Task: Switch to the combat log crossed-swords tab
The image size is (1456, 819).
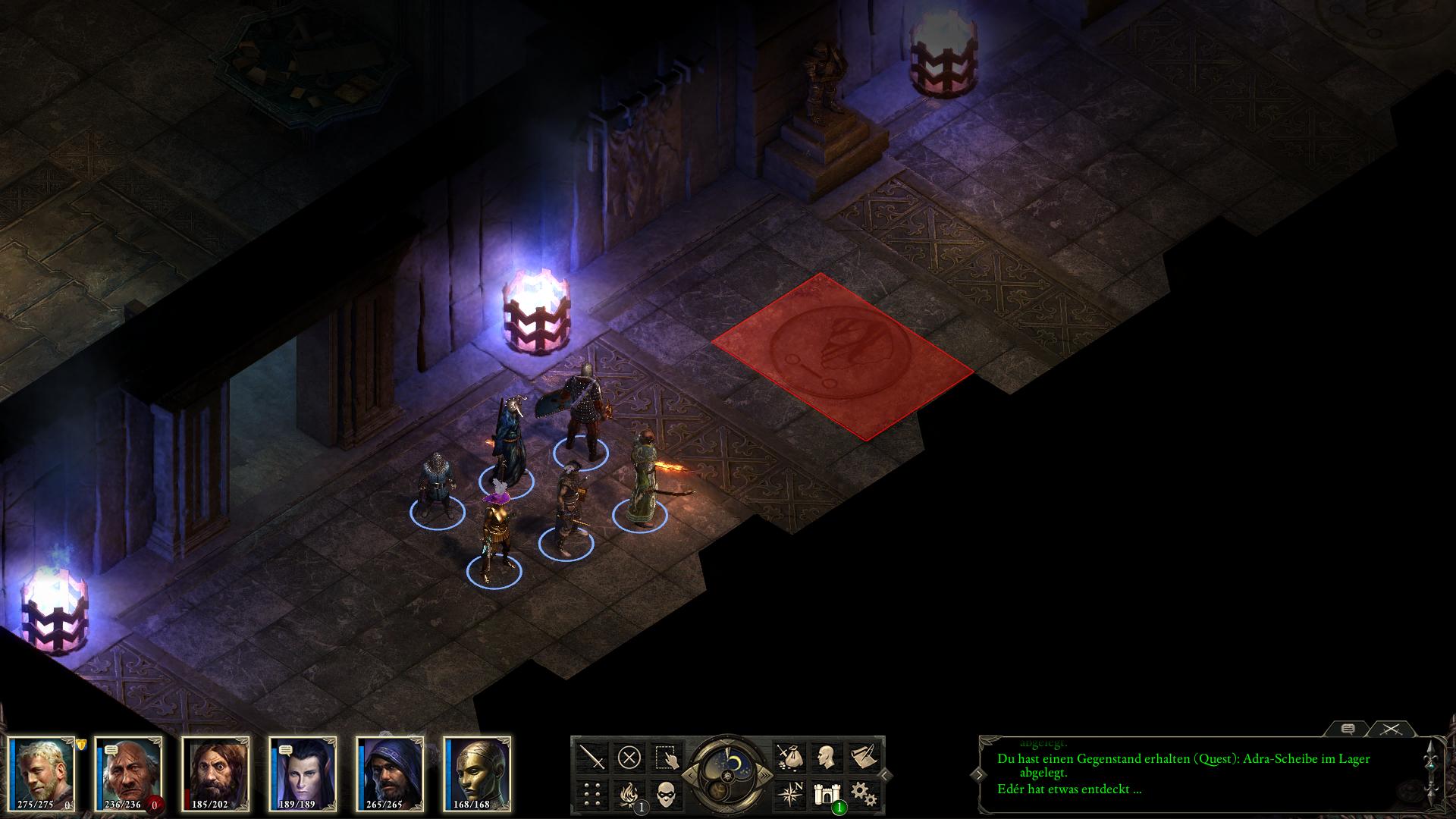Action: coord(1390,729)
